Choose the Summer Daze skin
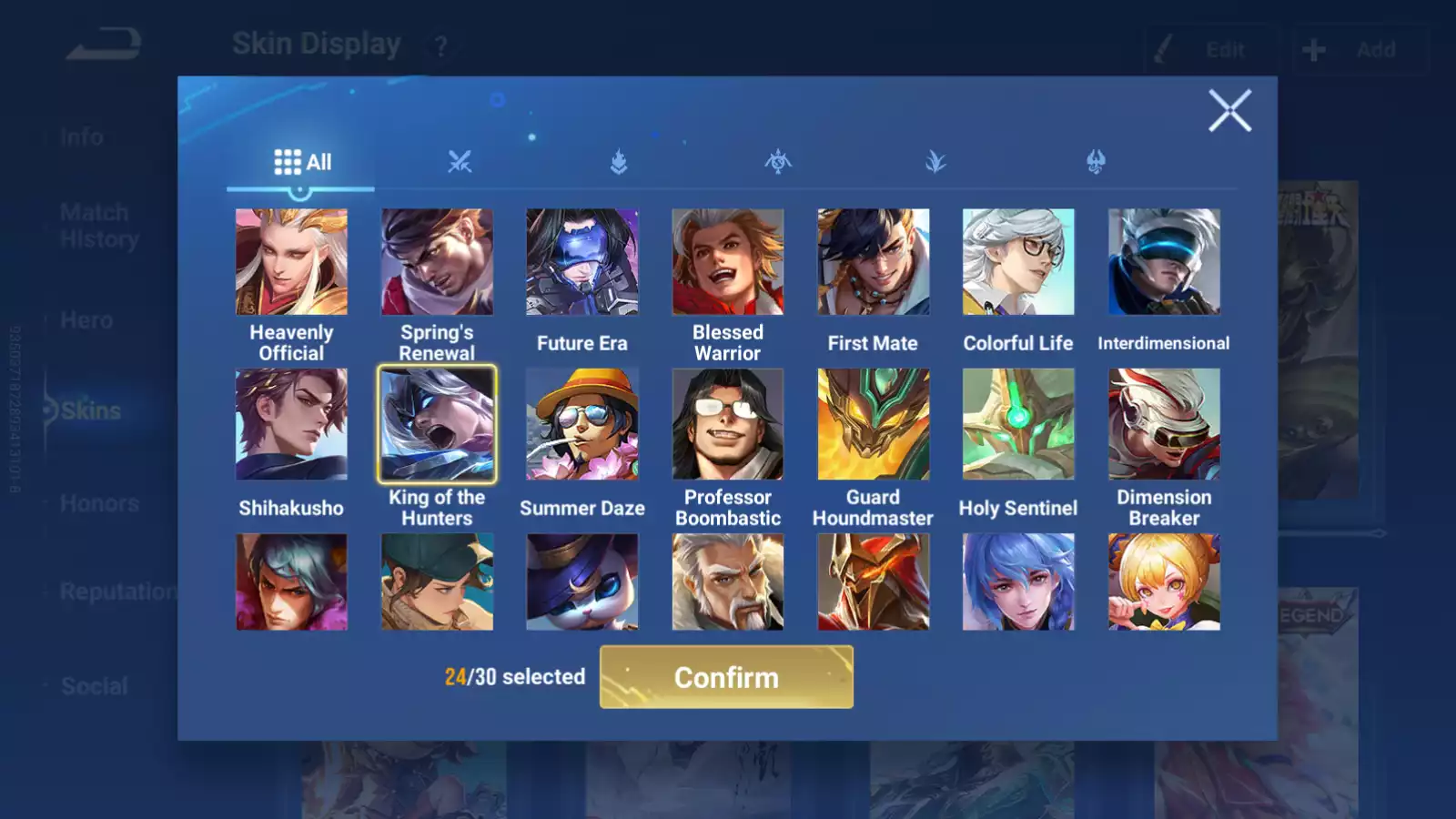Image resolution: width=1456 pixels, height=819 pixels. click(582, 424)
